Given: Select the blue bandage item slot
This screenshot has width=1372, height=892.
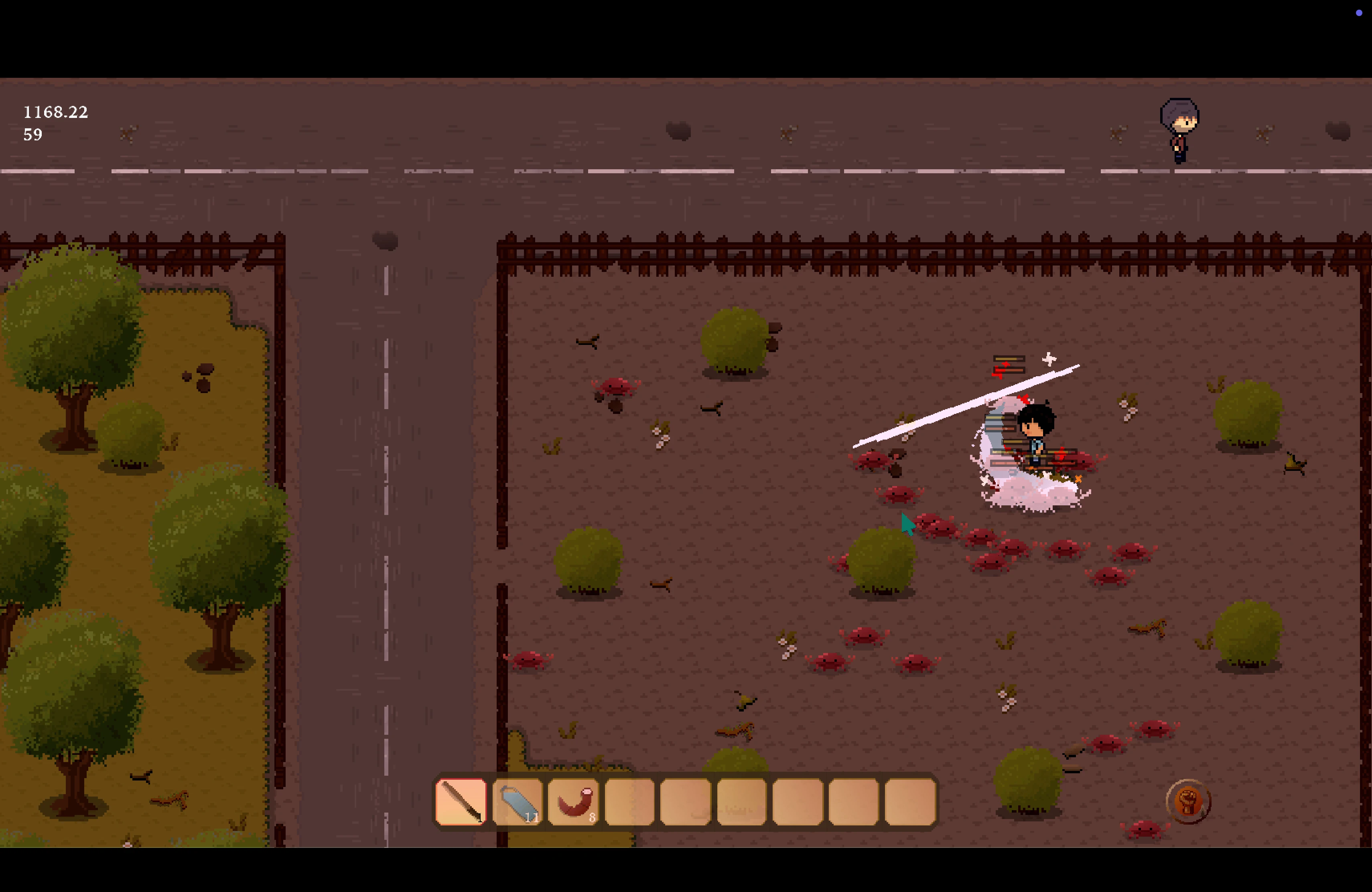Looking at the screenshot, I should pyautogui.click(x=517, y=801).
